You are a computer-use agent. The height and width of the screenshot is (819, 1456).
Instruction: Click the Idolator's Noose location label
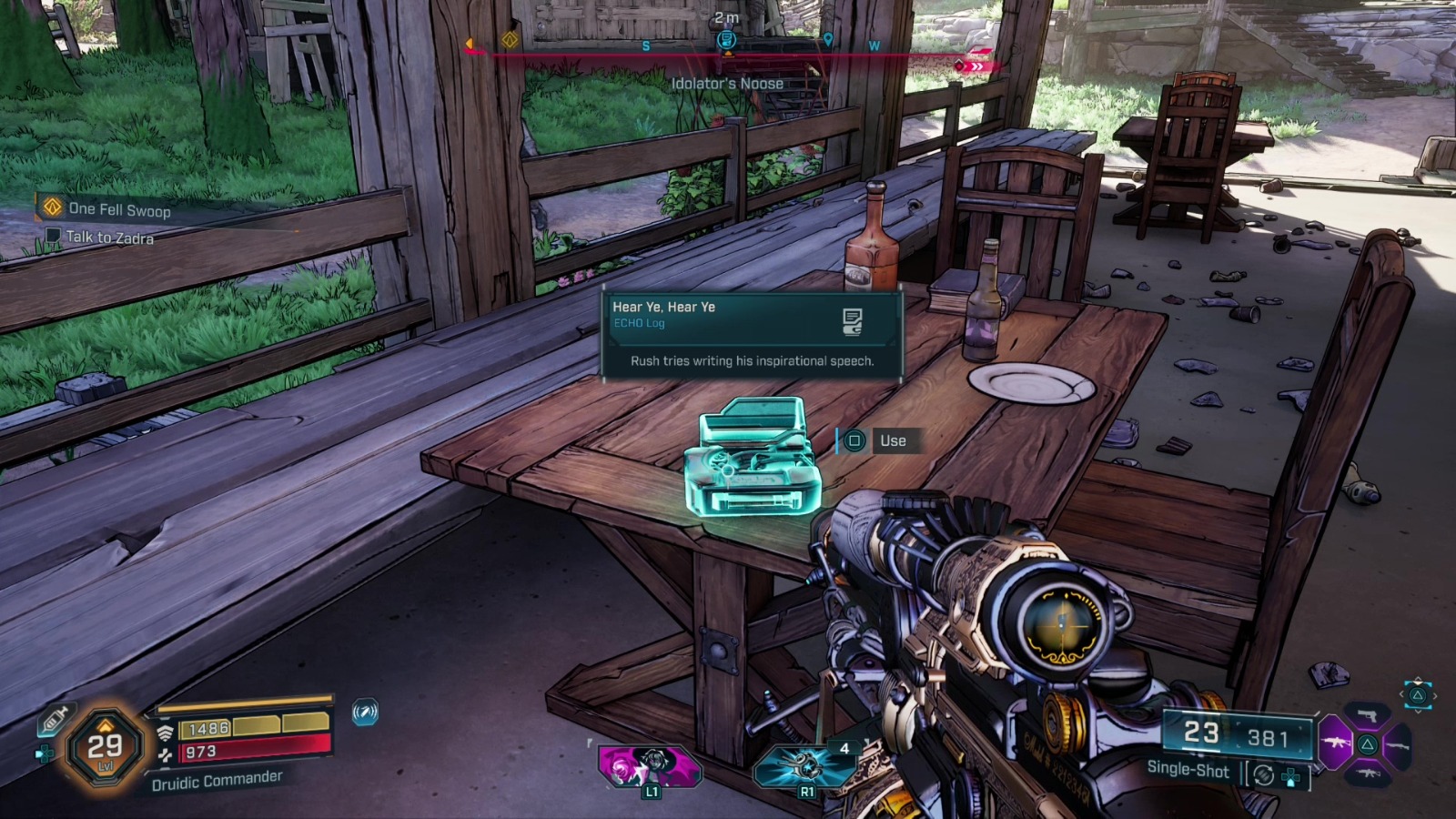tap(728, 83)
